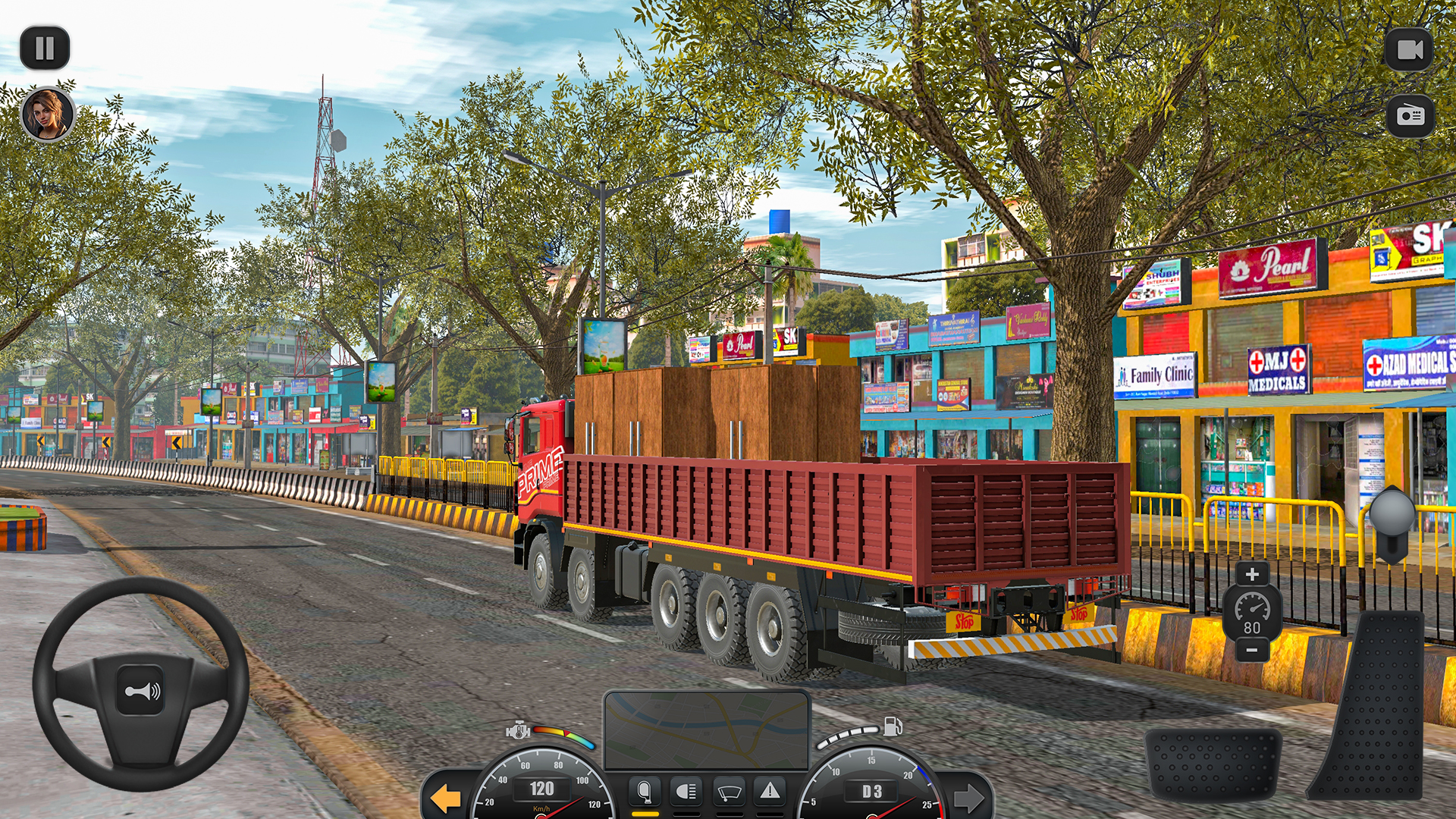Image resolution: width=1456 pixels, height=819 pixels.
Task: Enable the hazard warning lights
Action: point(770,791)
